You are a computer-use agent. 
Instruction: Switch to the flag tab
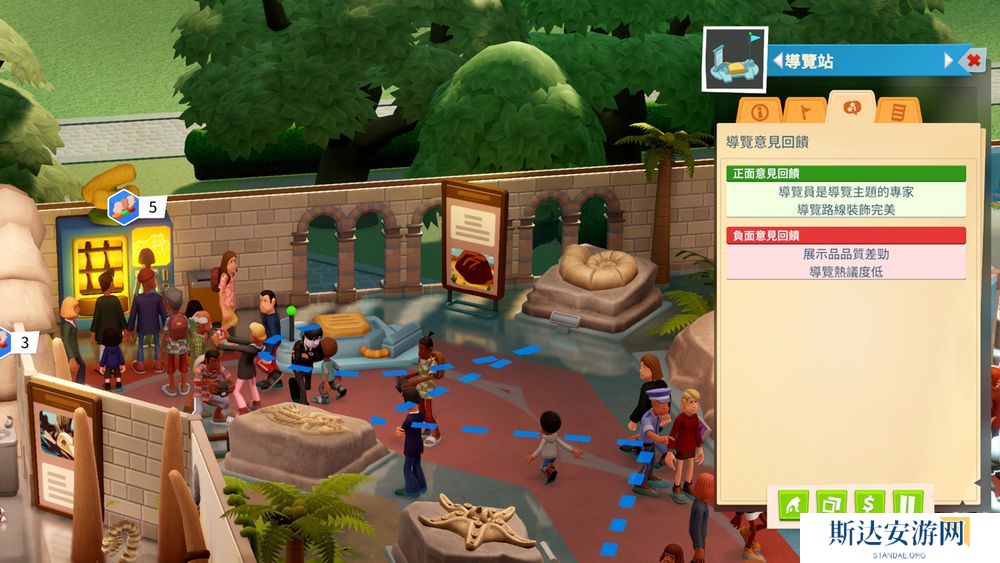pyautogui.click(x=804, y=110)
